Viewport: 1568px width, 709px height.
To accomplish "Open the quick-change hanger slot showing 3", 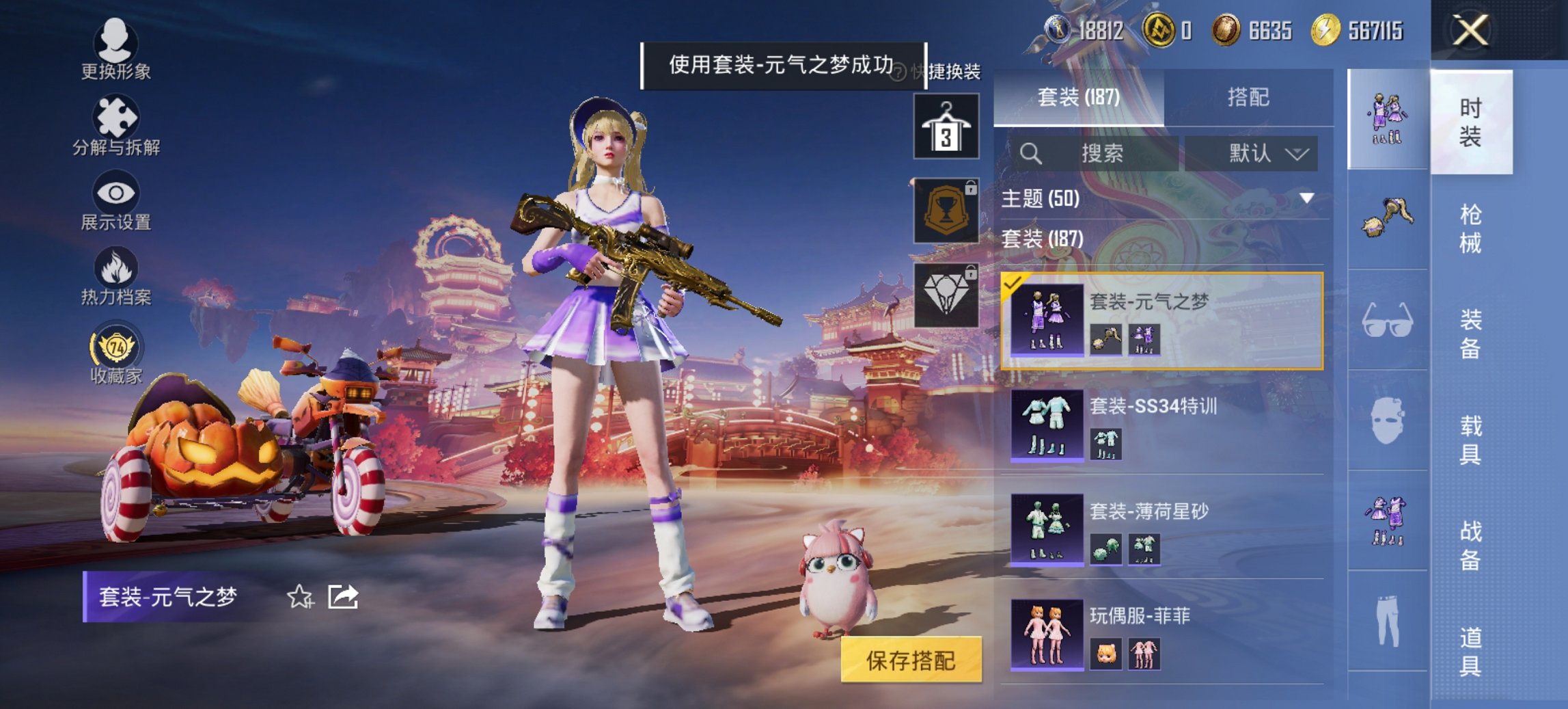I will click(947, 127).
